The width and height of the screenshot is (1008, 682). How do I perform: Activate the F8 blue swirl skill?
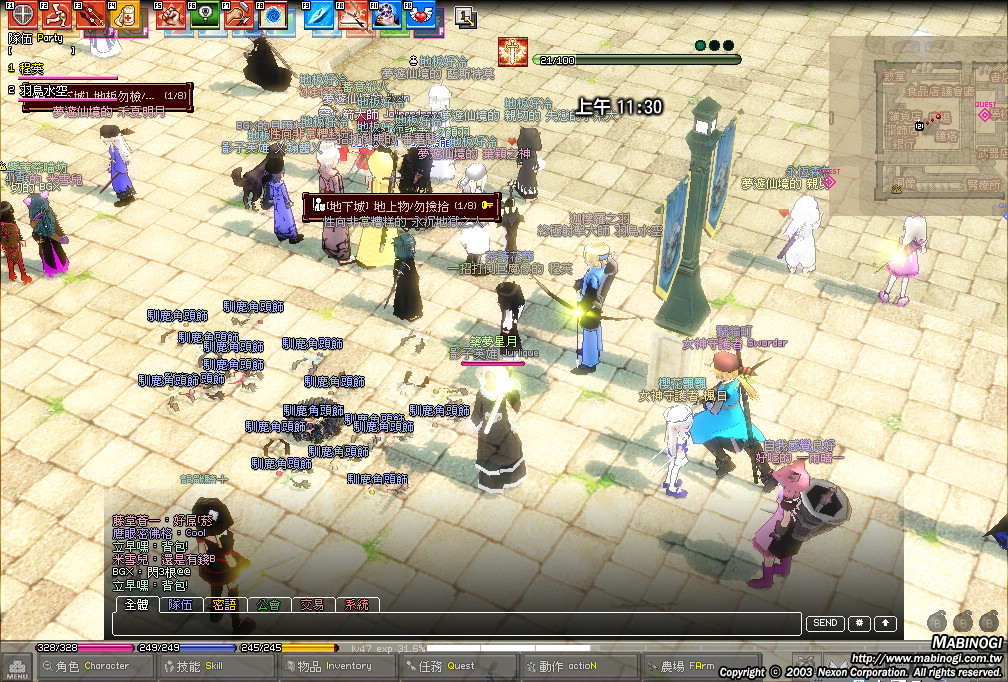(272, 15)
